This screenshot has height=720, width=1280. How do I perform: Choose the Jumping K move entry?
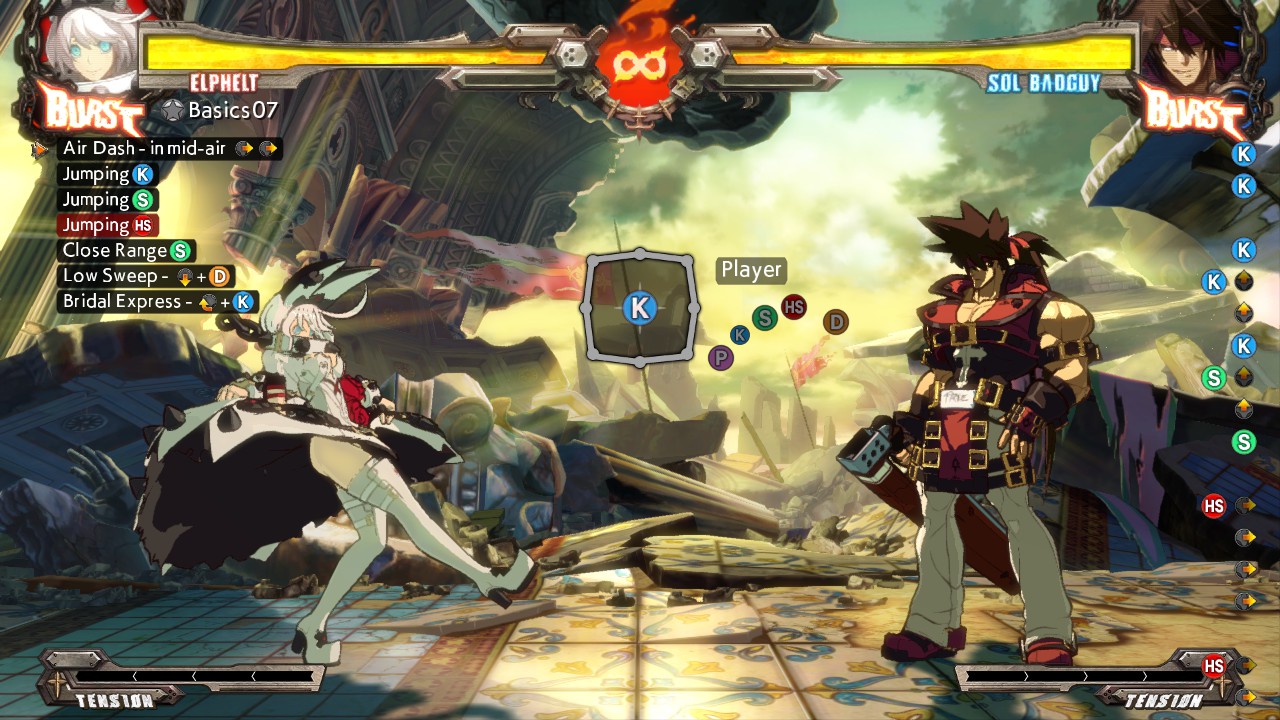click(x=108, y=175)
